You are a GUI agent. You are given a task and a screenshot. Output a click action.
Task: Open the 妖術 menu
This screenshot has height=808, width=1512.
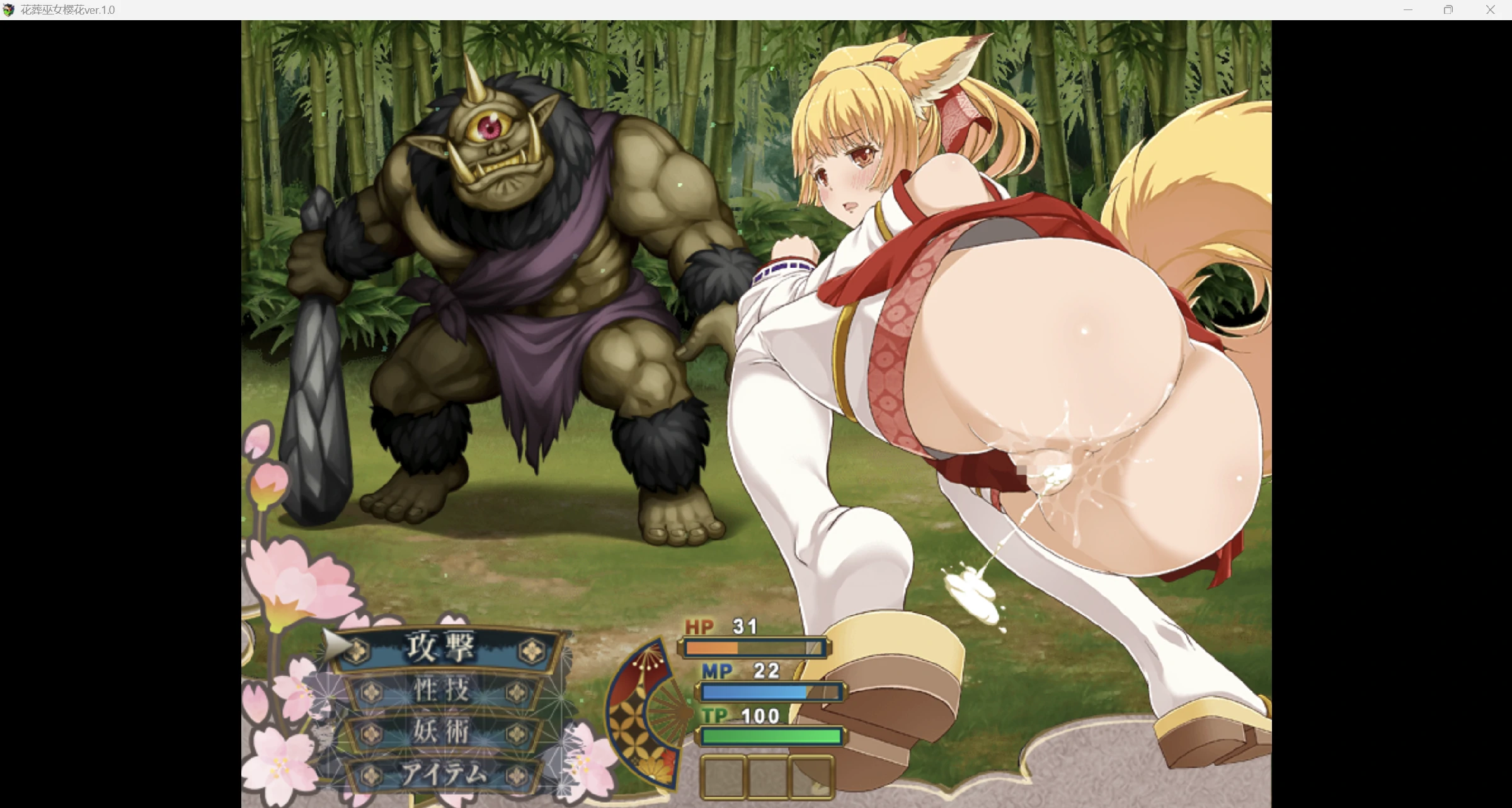point(442,732)
